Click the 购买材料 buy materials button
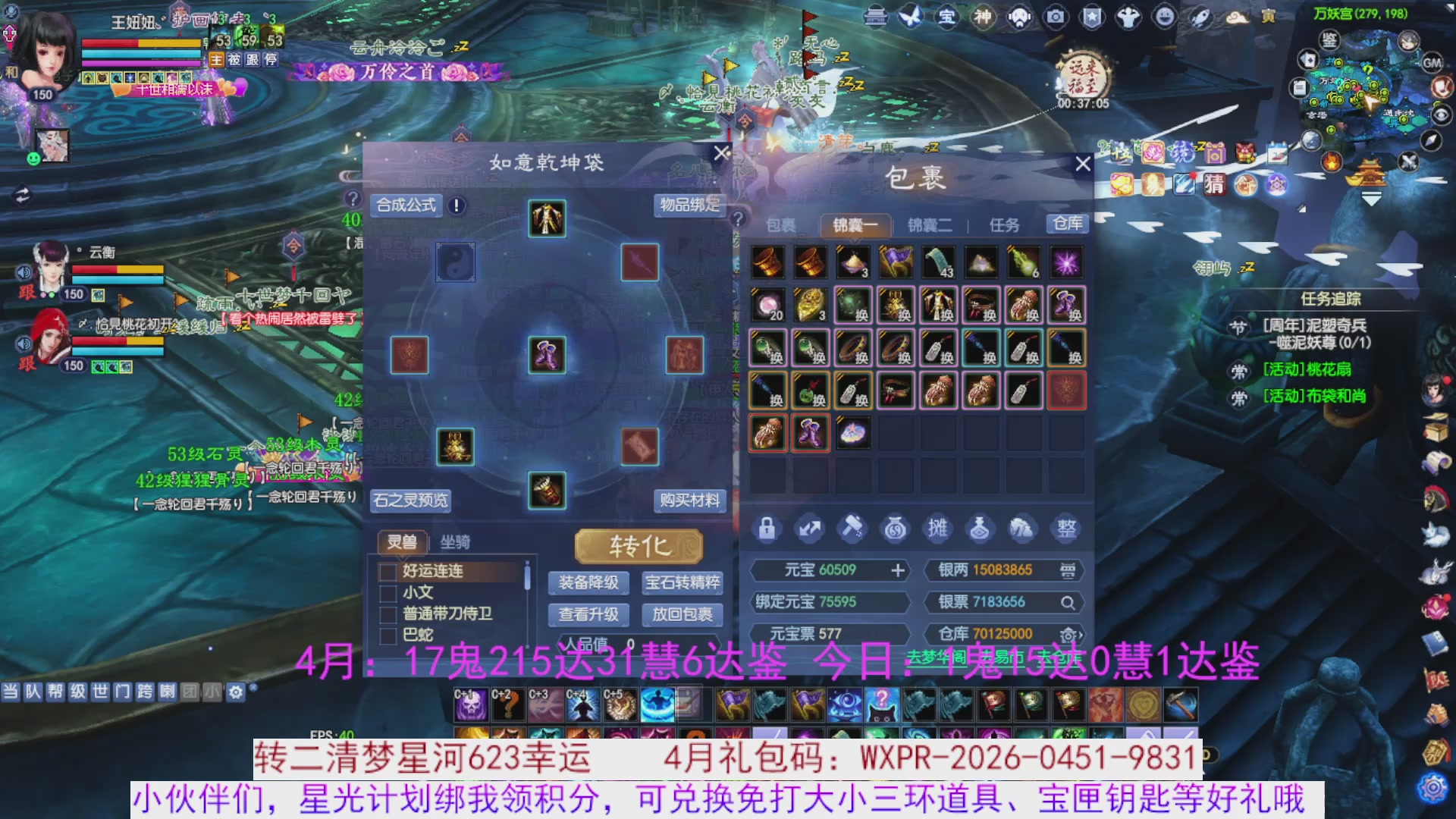1456x819 pixels. pyautogui.click(x=690, y=501)
